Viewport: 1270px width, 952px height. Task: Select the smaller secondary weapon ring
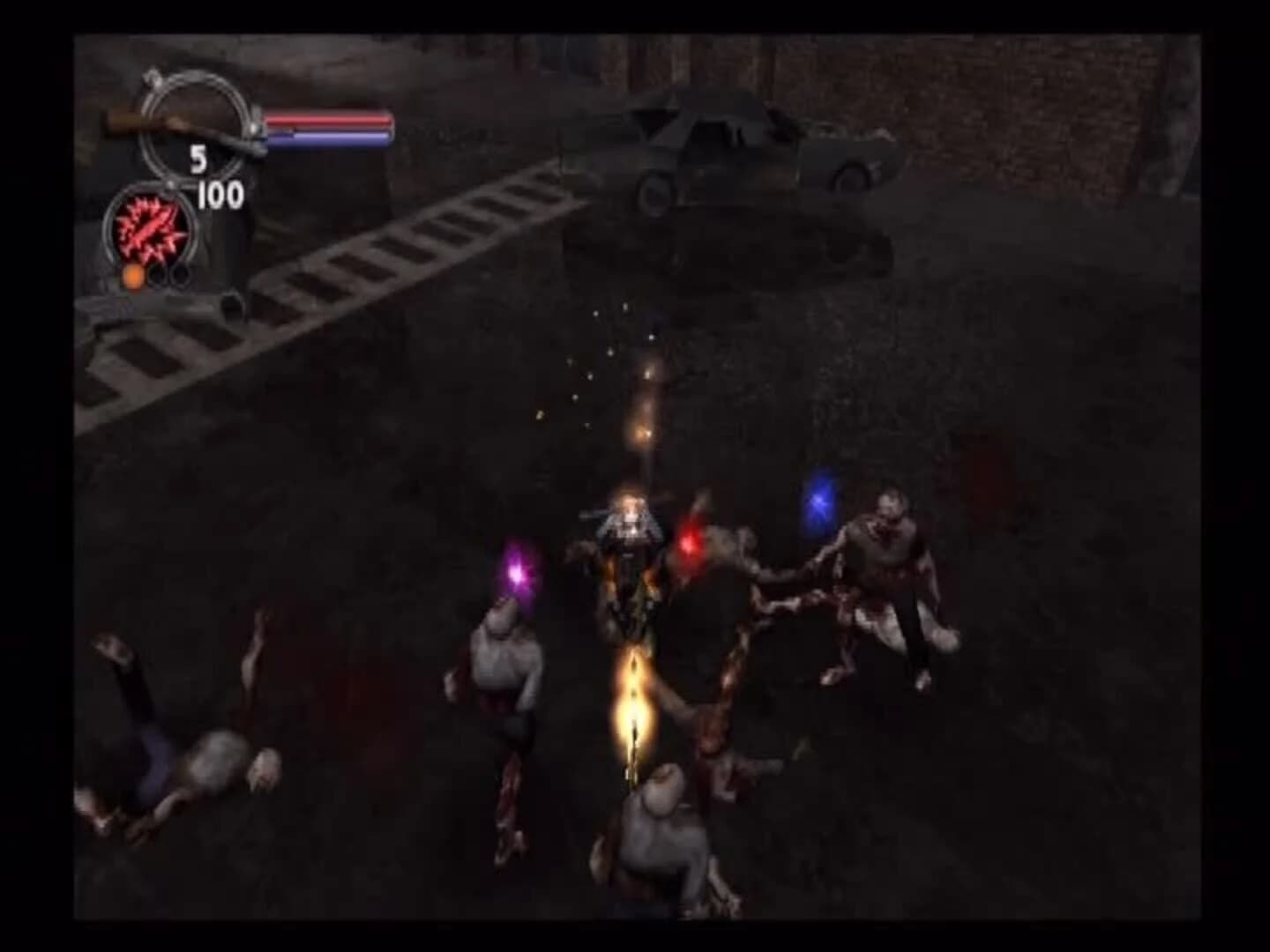(x=153, y=234)
